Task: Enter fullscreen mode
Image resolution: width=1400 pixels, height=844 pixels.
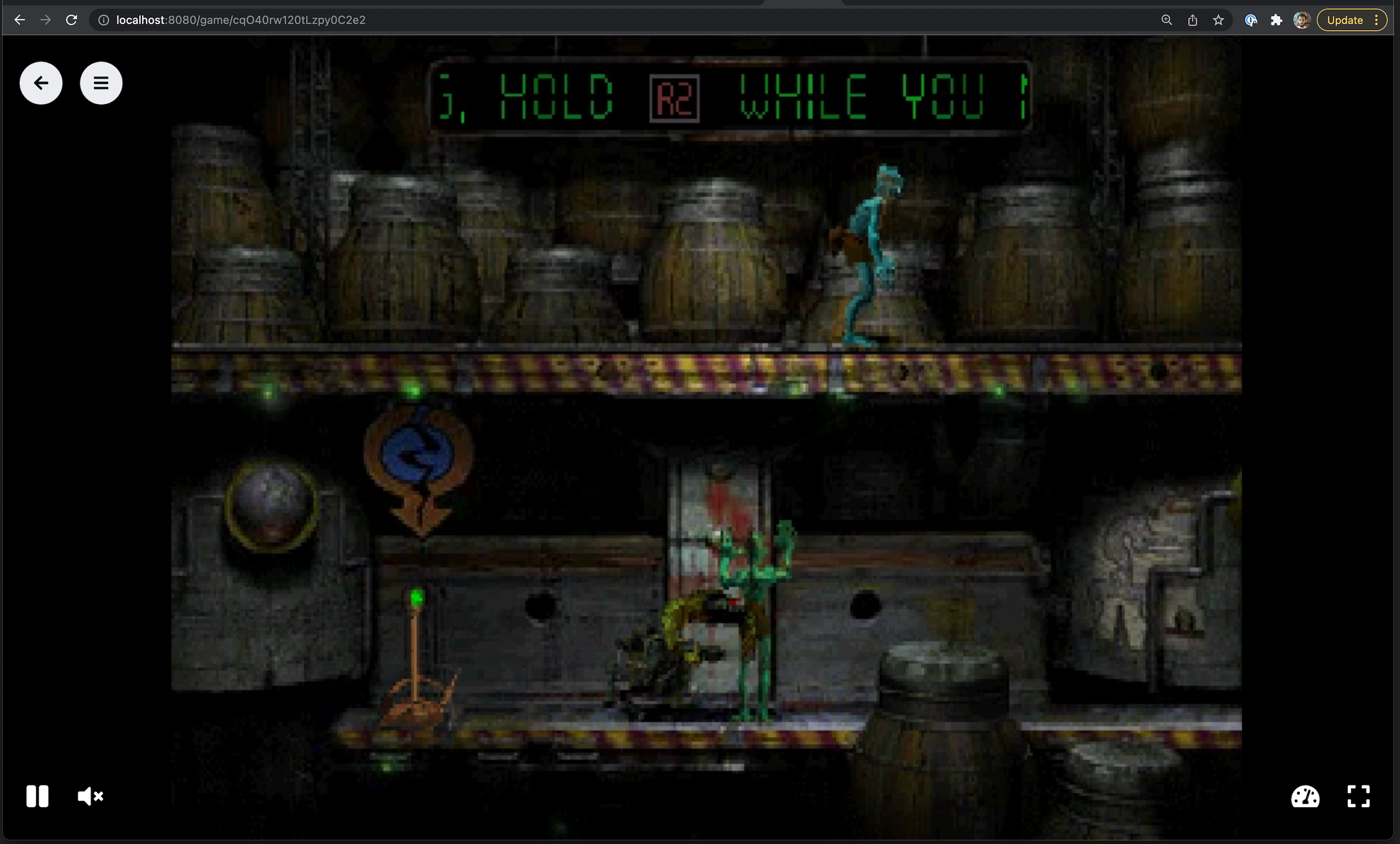Action: click(x=1358, y=796)
